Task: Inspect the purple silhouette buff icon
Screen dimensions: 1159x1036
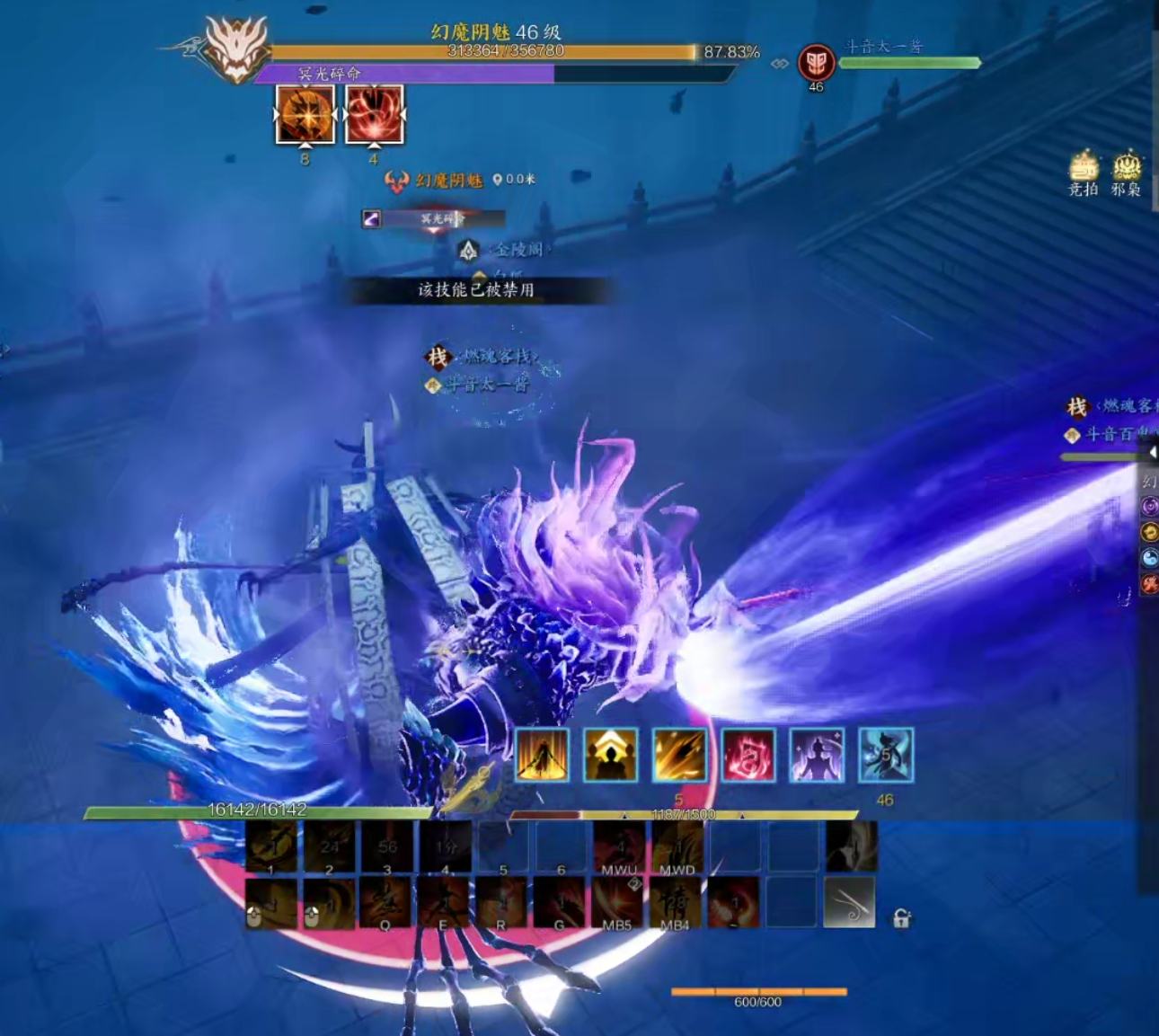Action: 817,754
